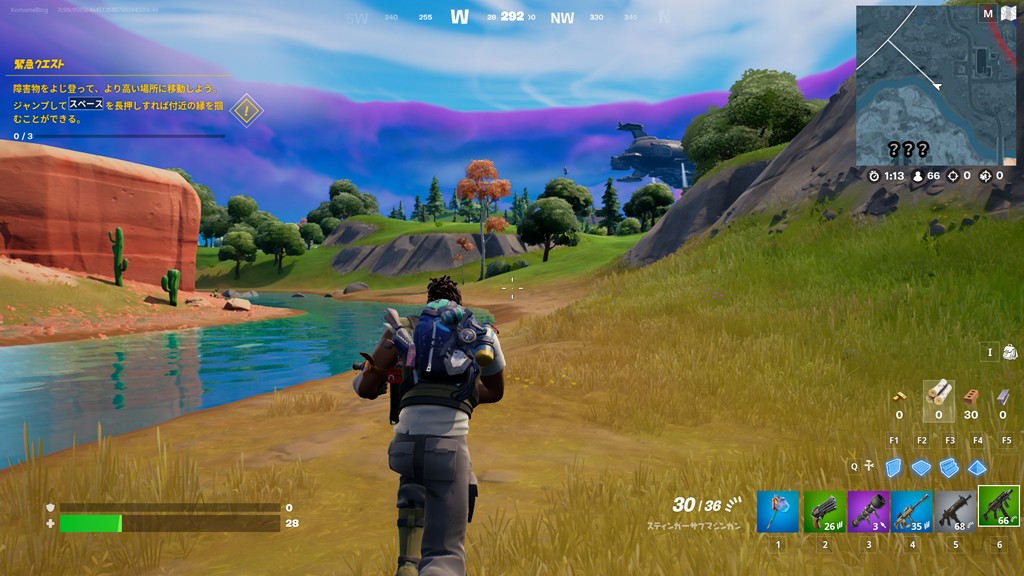The height and width of the screenshot is (576, 1024).
Task: Choose the wall building piece
Action: [893, 467]
